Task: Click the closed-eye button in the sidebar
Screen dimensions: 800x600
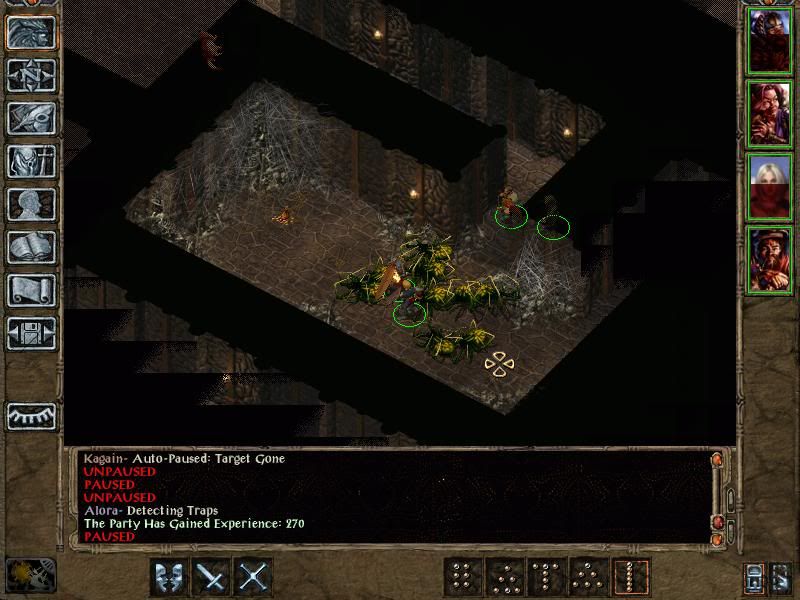Action: [x=31, y=415]
